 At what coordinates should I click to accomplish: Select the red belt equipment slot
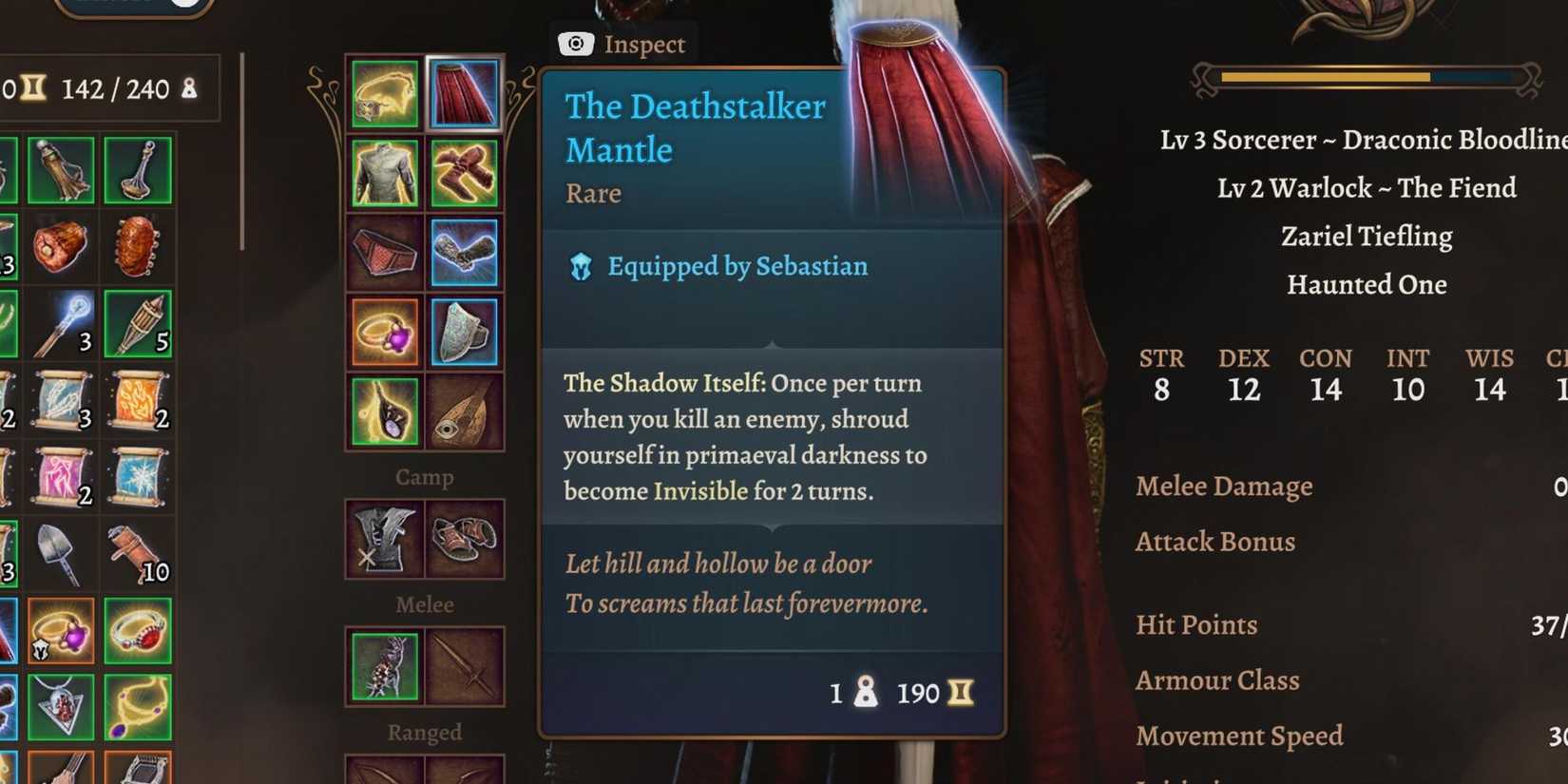(x=384, y=252)
